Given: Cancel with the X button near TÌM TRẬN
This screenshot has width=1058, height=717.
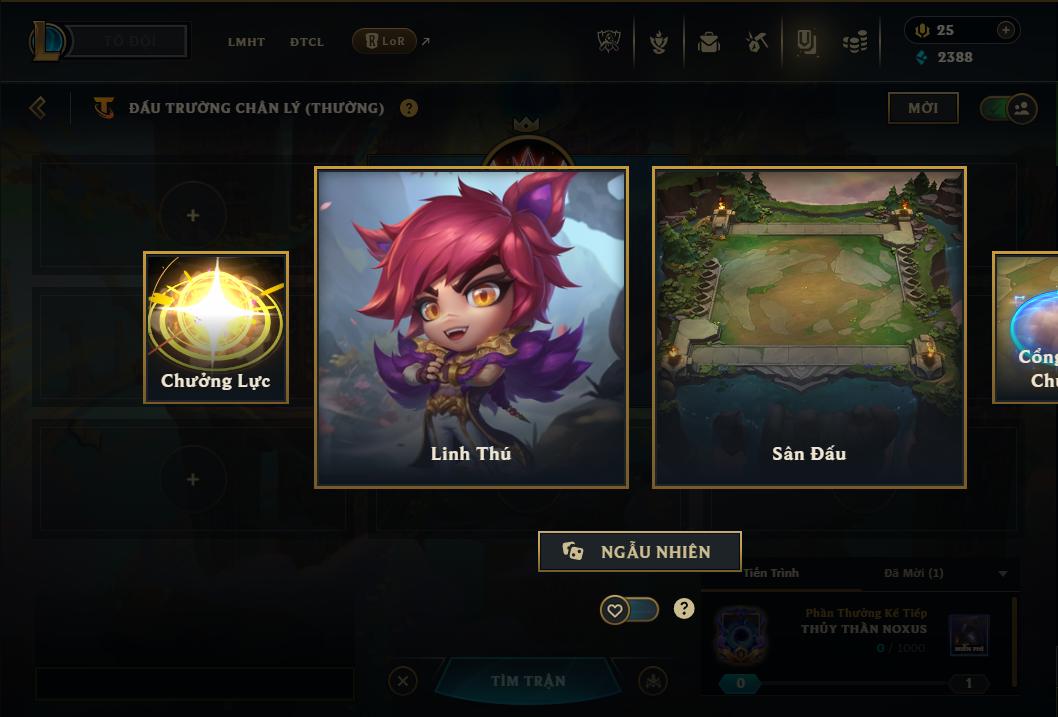Looking at the screenshot, I should pyautogui.click(x=402, y=681).
